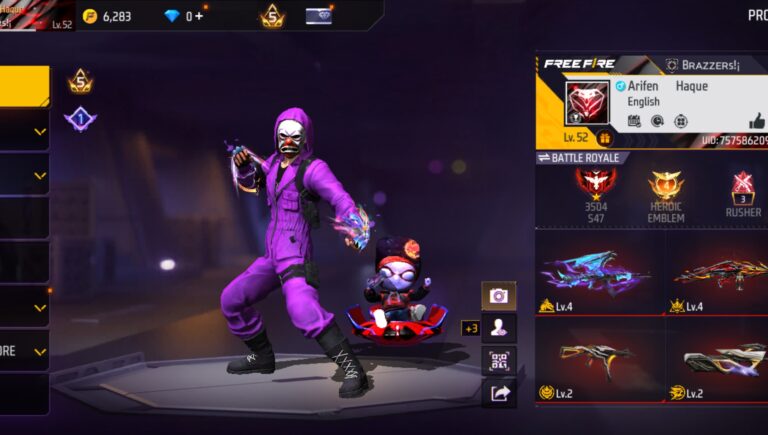Image resolution: width=768 pixels, height=435 pixels.
Task: Open the character profile silhouette button
Action: [x=499, y=328]
